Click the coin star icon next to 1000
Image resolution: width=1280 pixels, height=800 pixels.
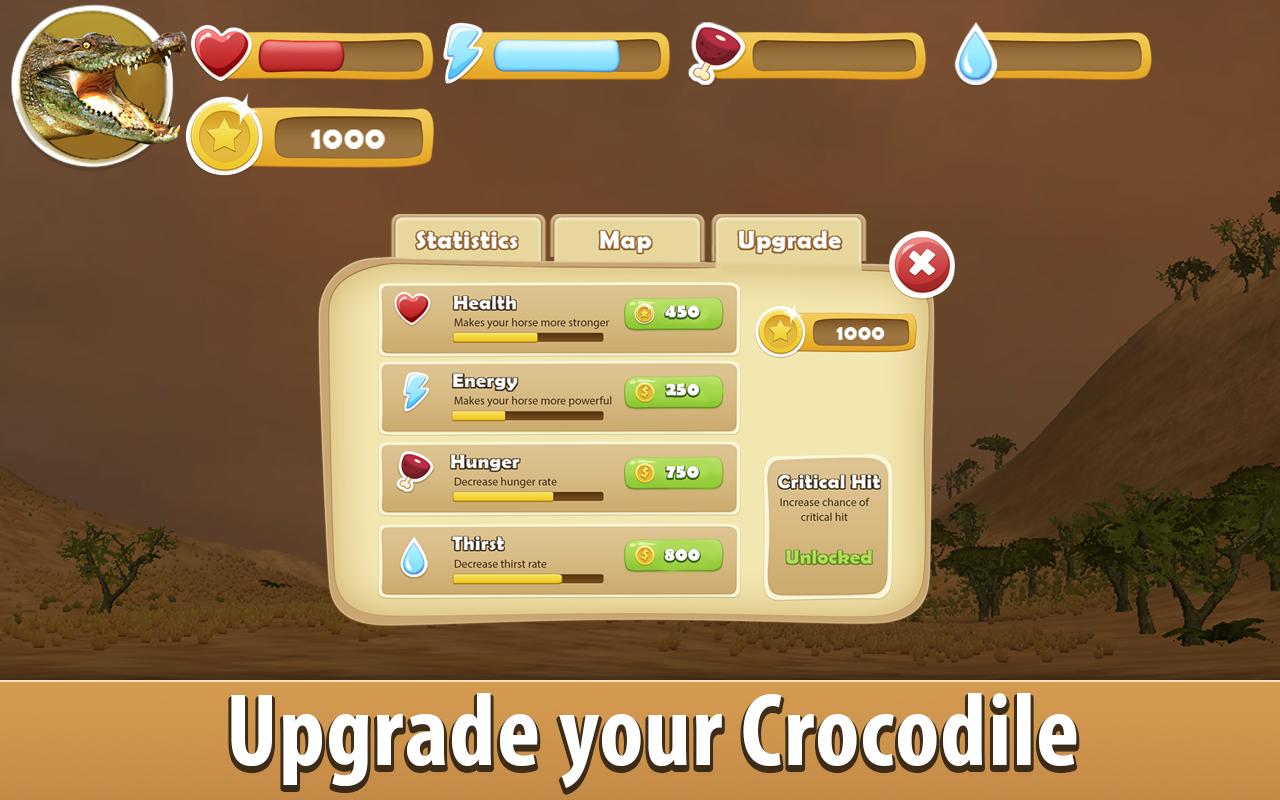[x=225, y=136]
